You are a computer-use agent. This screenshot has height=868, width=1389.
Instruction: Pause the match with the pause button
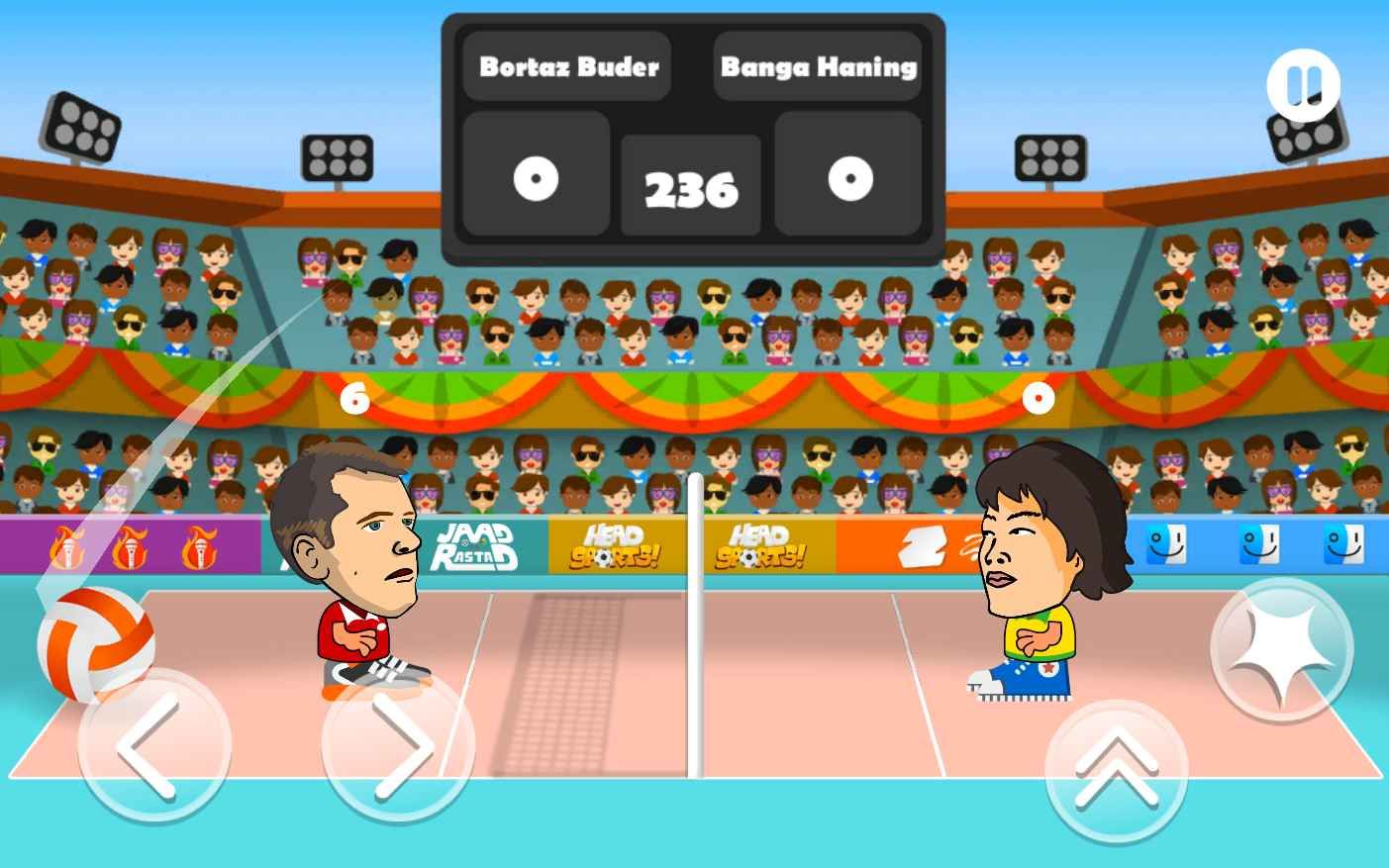(x=1303, y=85)
